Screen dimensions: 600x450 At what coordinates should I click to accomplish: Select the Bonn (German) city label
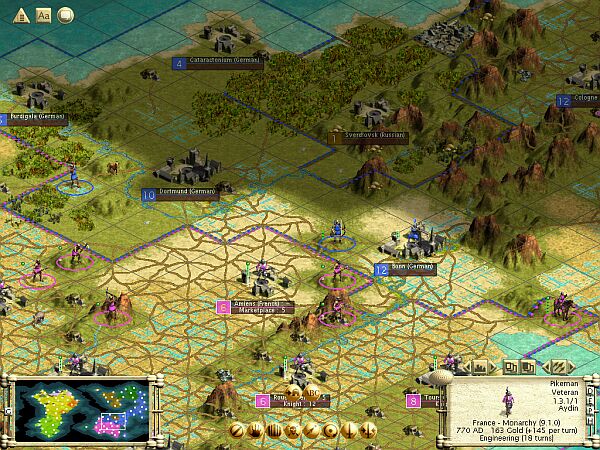pos(413,269)
